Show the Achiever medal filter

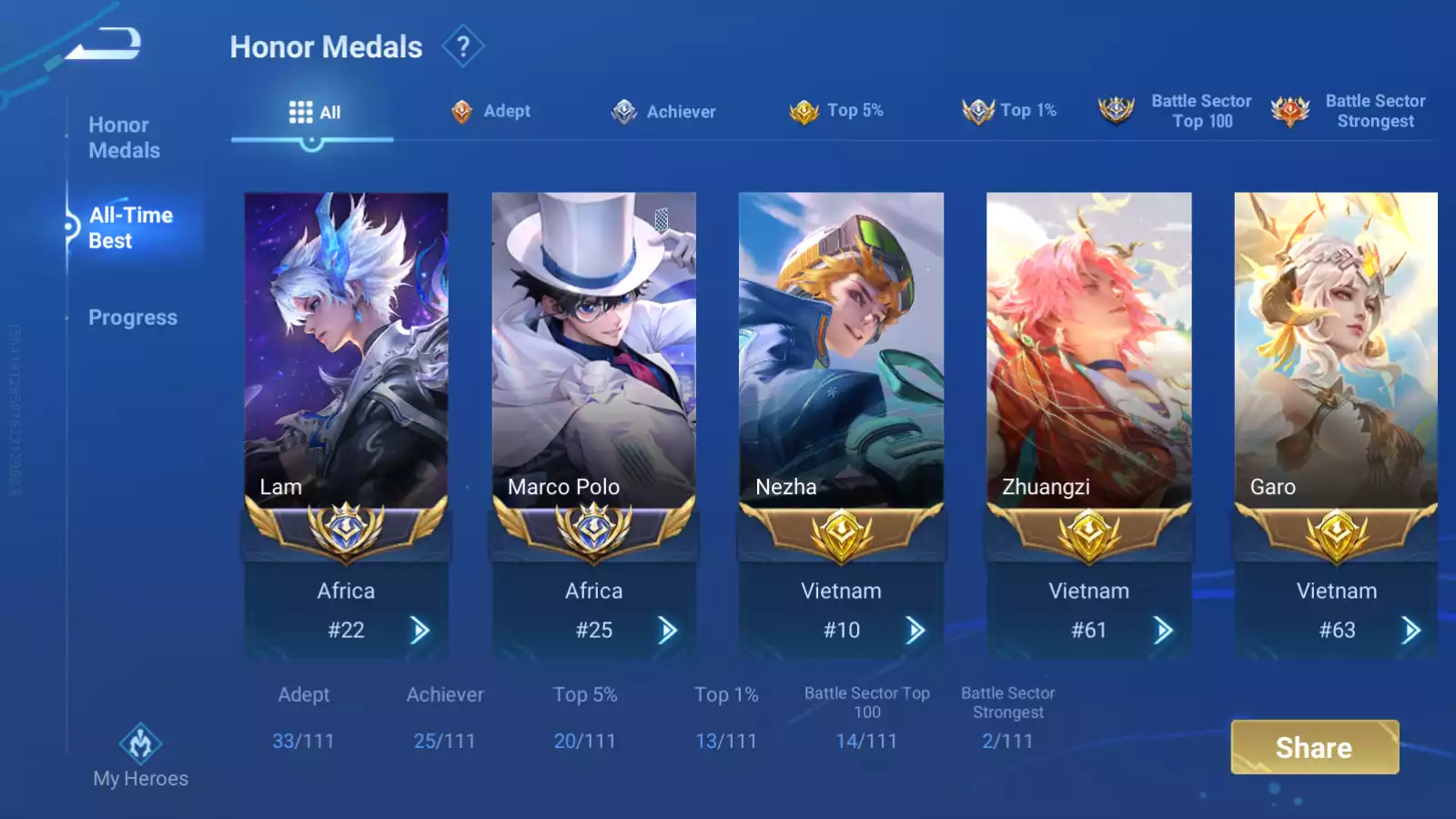pos(663,112)
